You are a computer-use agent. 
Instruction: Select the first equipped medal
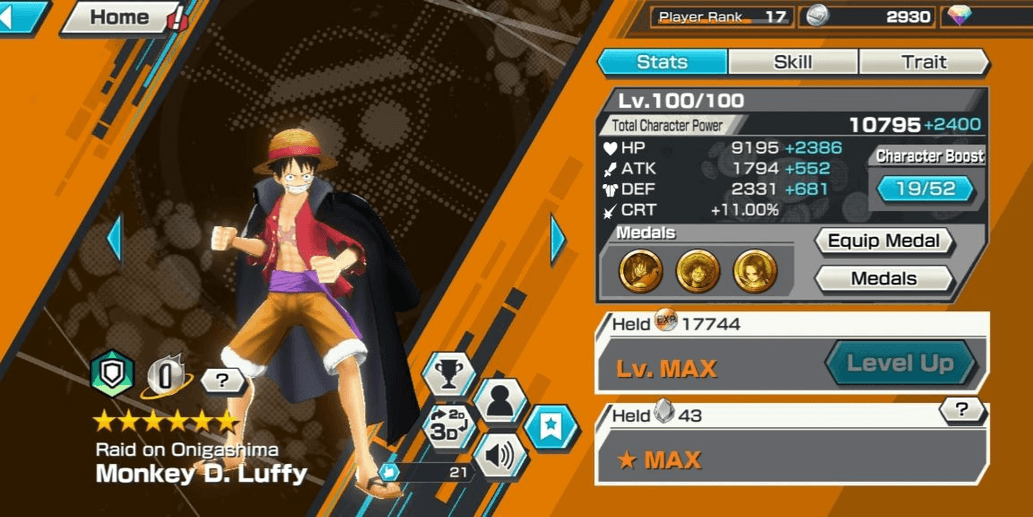(640, 270)
